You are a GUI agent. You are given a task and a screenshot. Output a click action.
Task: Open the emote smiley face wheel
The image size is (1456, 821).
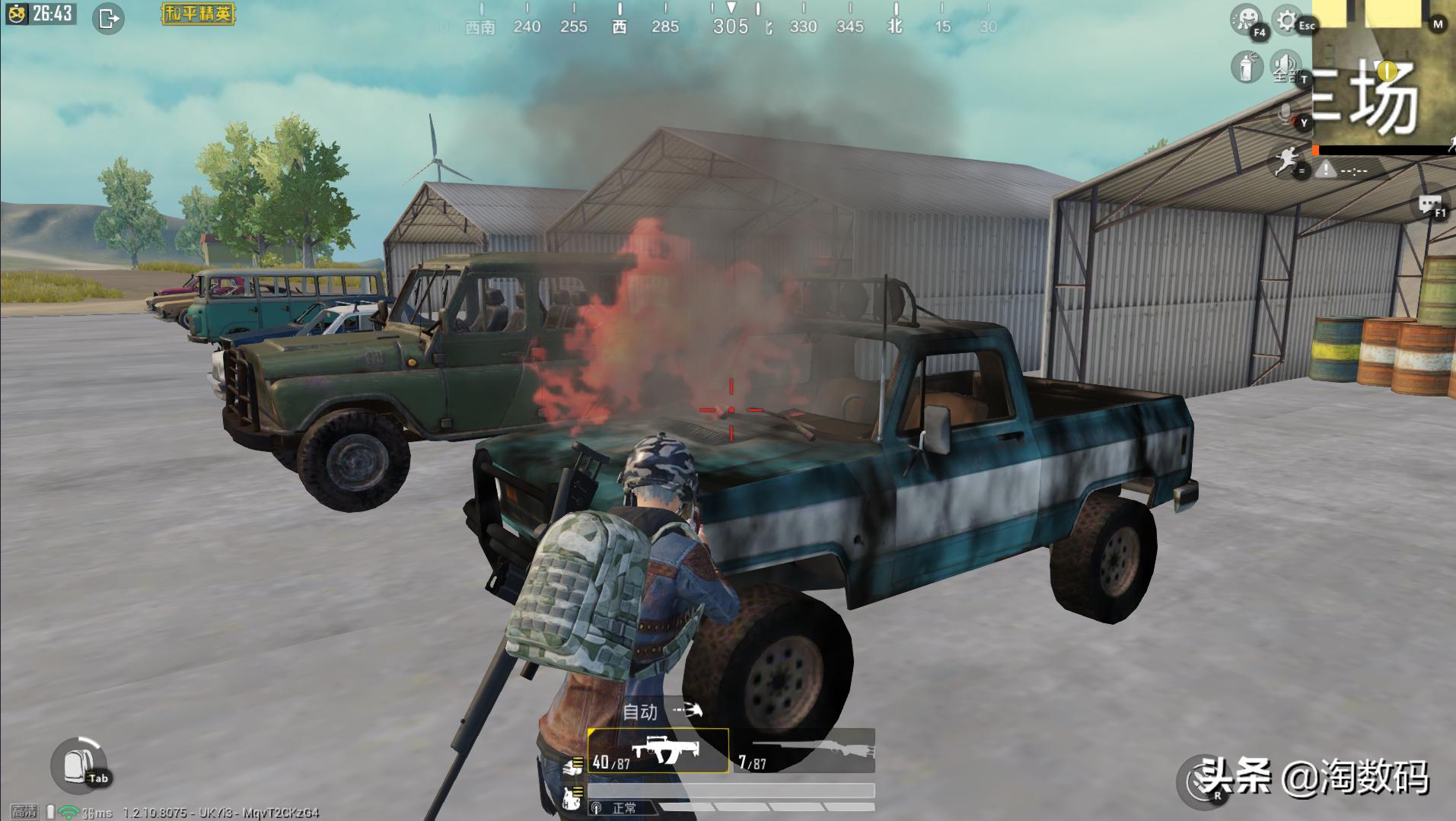point(1247,21)
